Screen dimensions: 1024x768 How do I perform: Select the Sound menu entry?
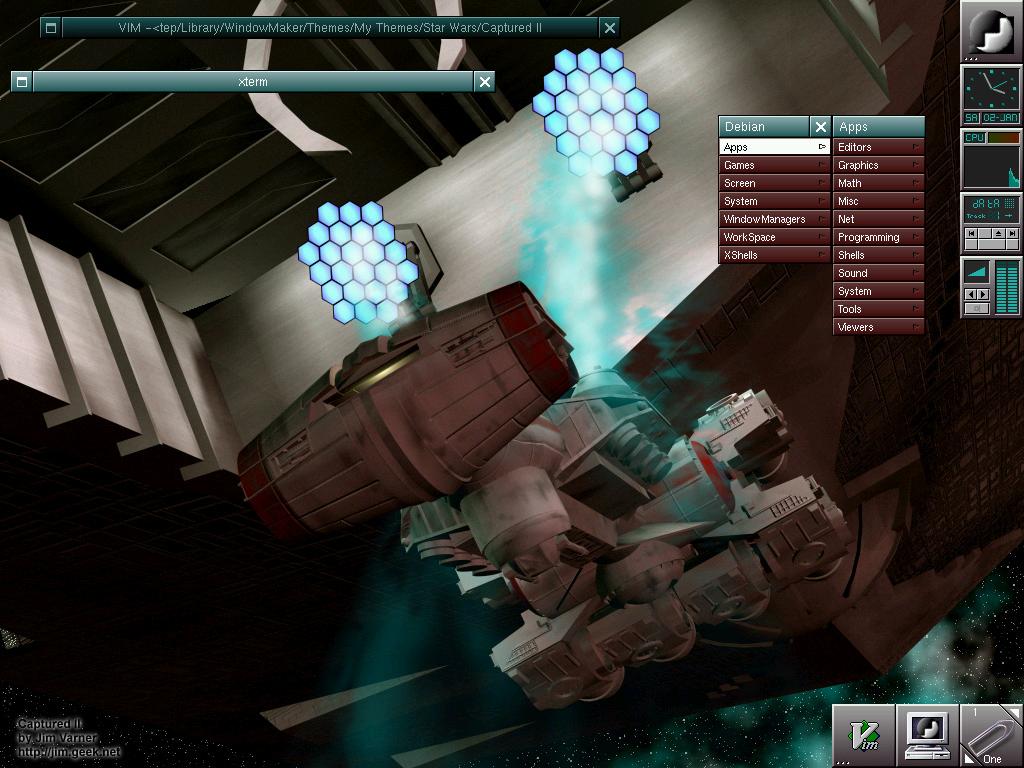point(878,273)
